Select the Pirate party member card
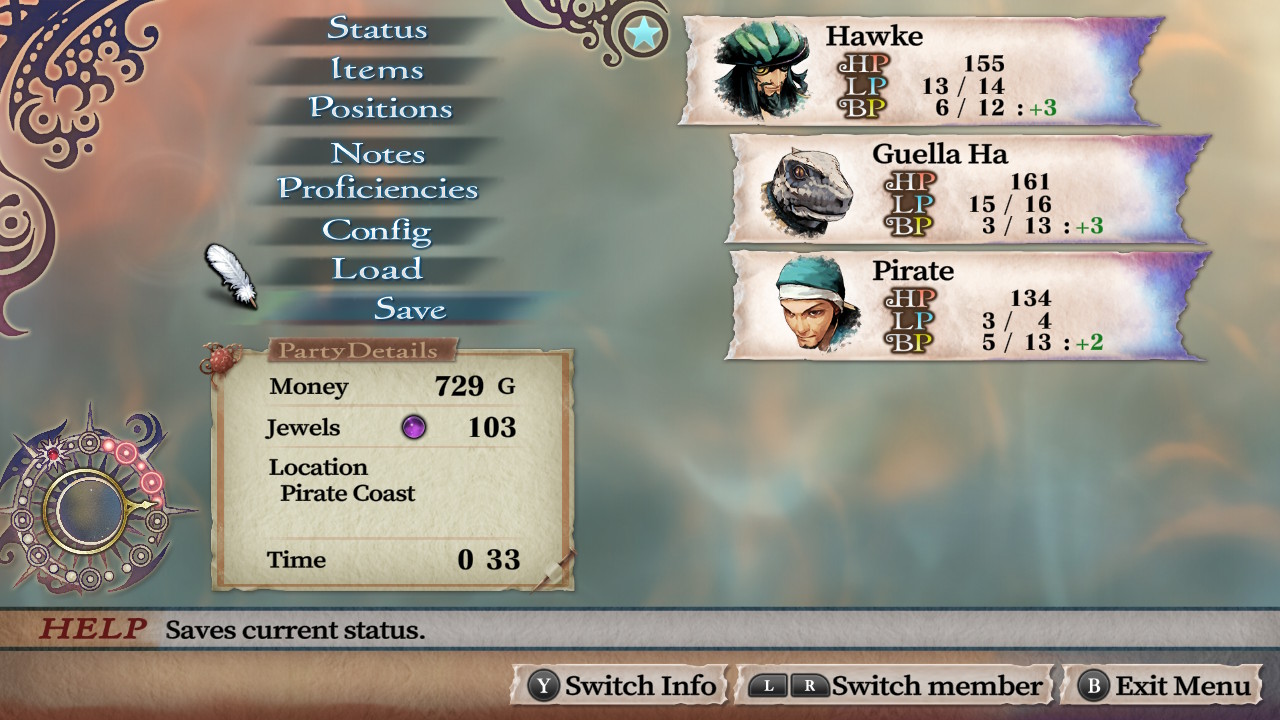Viewport: 1280px width, 720px height. click(x=965, y=305)
